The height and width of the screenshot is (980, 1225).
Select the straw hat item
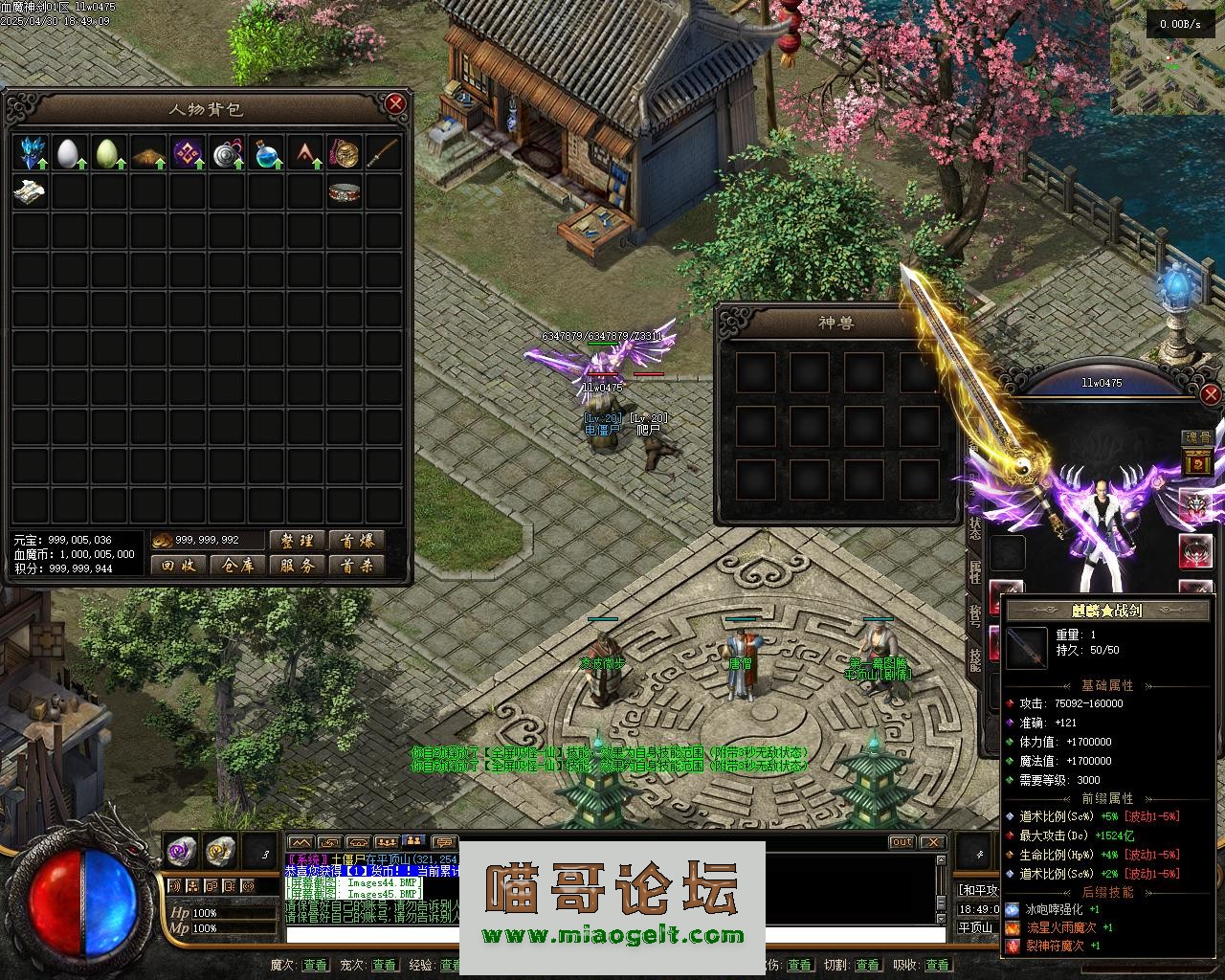(x=148, y=153)
